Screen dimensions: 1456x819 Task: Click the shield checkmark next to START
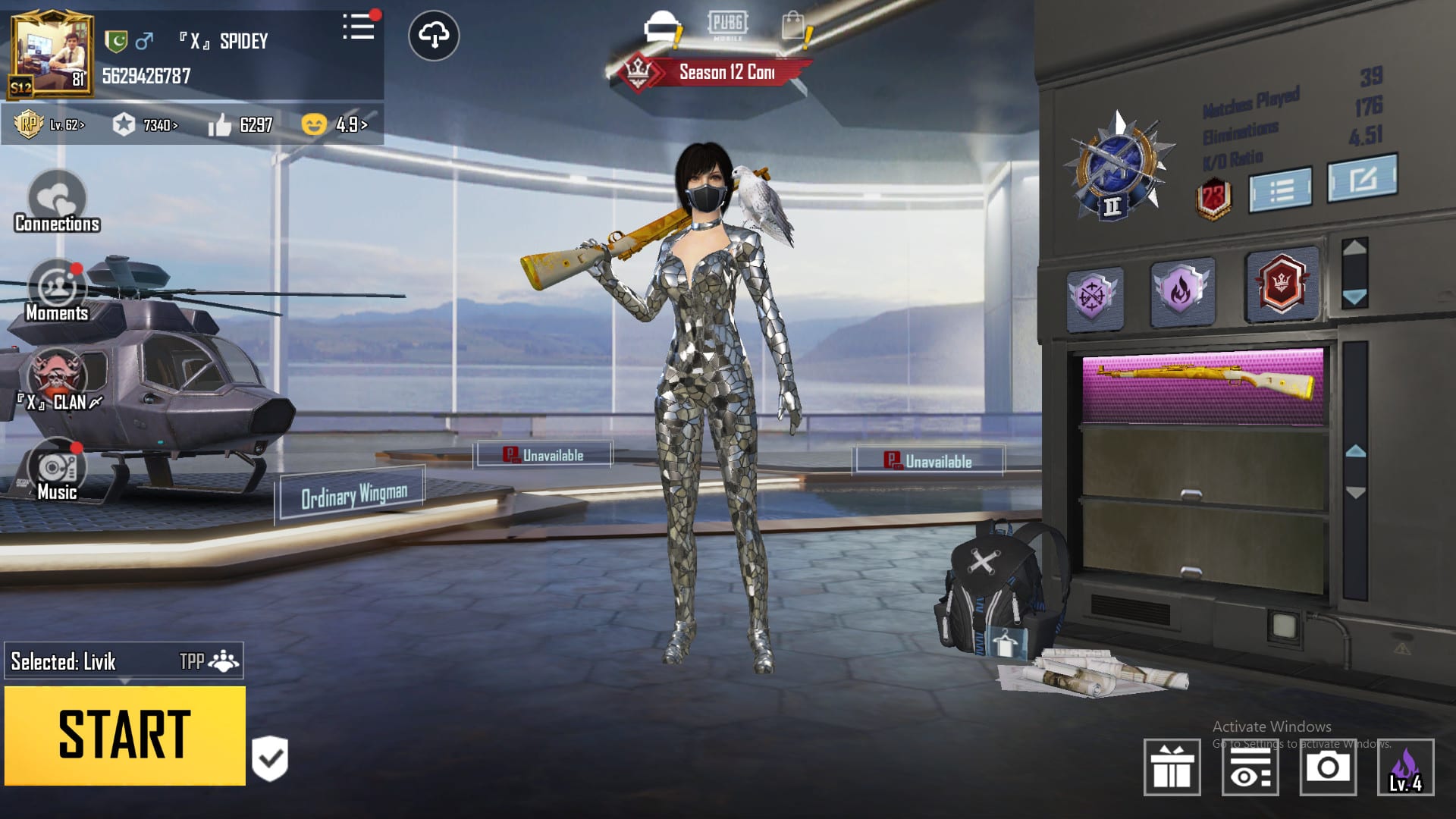270,758
